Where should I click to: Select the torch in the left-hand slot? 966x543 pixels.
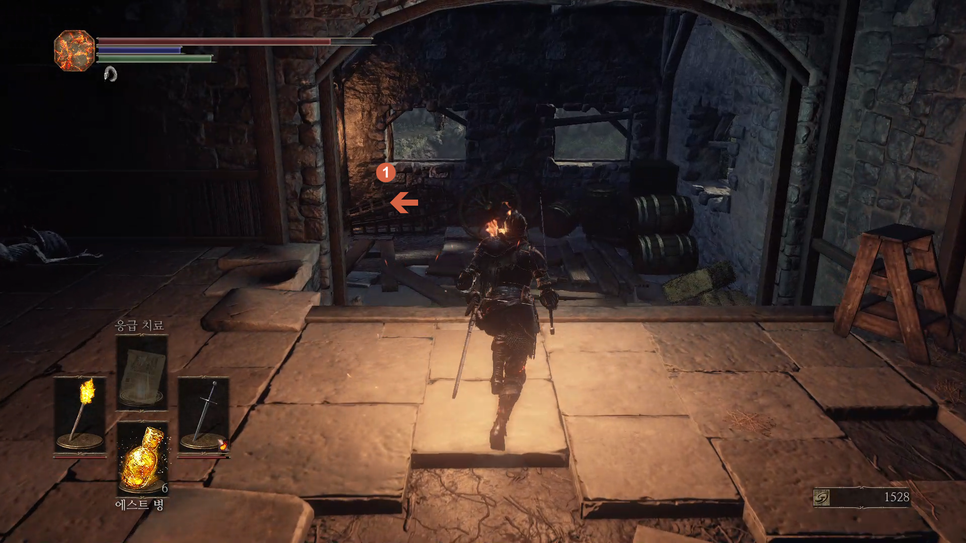[x=79, y=414]
